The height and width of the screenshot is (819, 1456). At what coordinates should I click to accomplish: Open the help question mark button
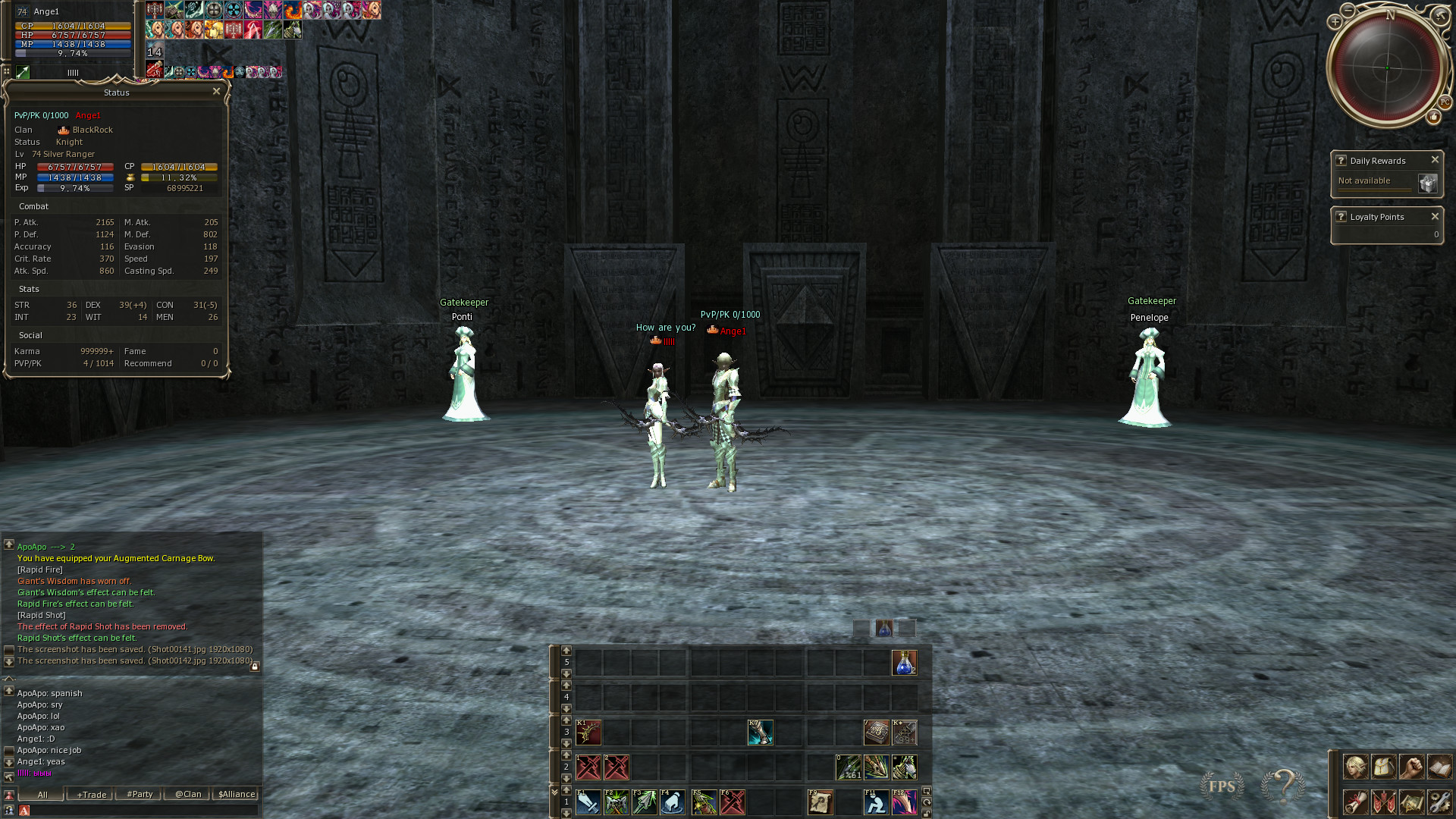[1282, 786]
